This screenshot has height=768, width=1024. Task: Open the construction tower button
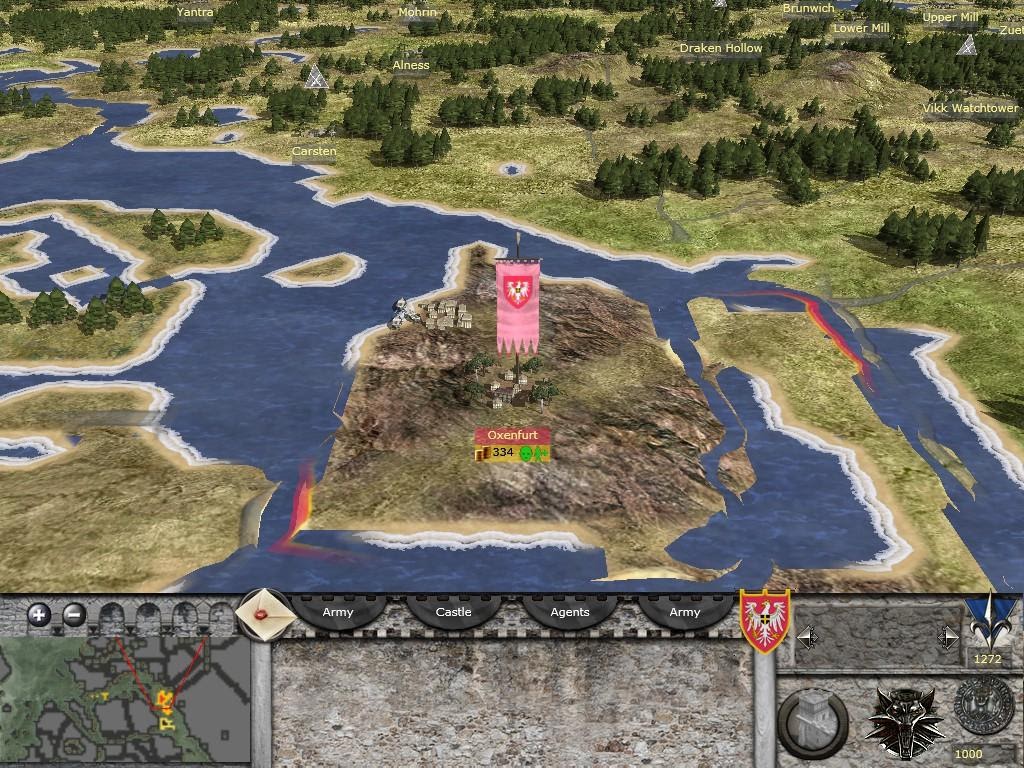[811, 719]
